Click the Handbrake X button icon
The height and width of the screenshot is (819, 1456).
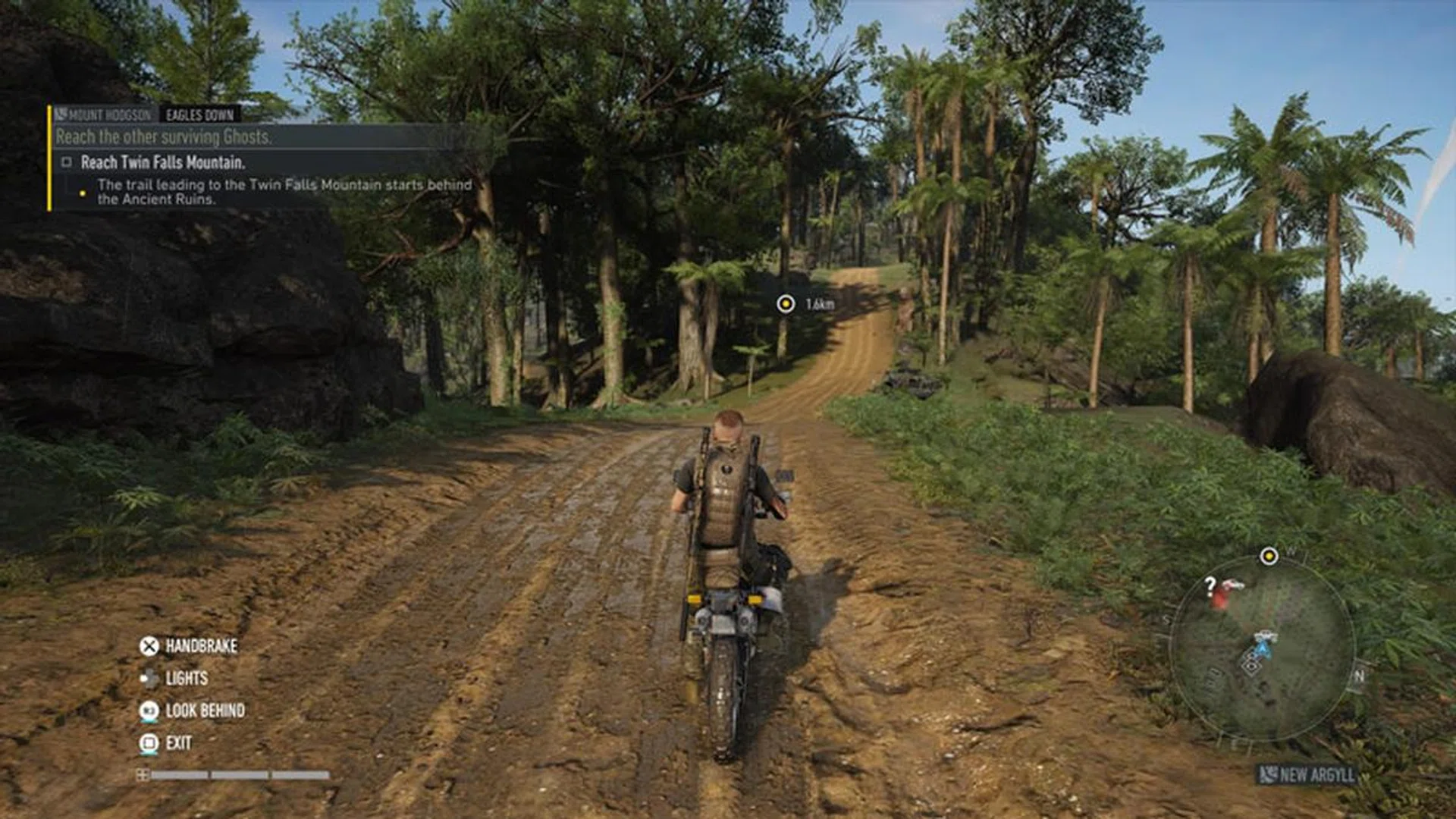149,647
